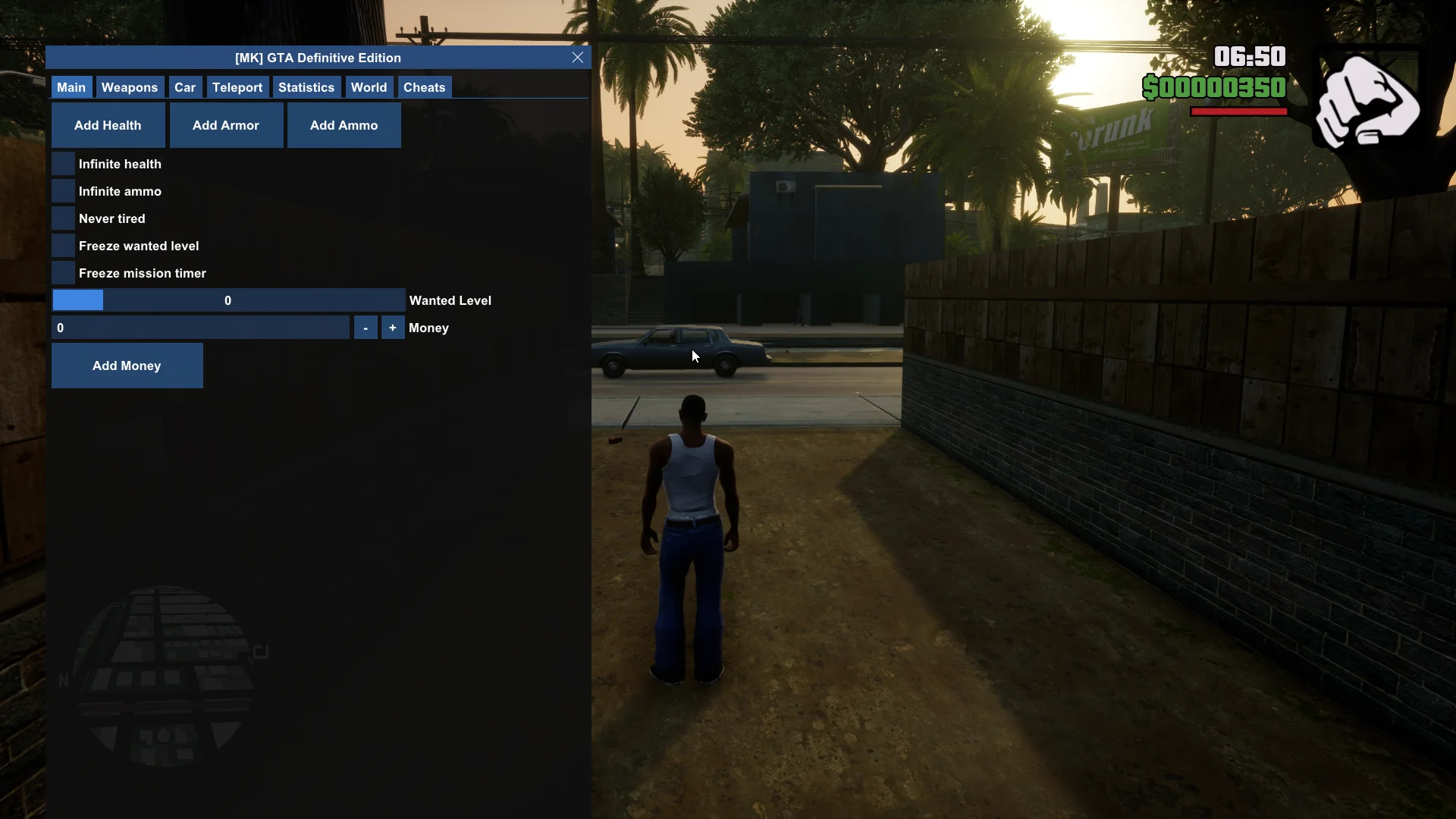Enable Freeze wanted level
The width and height of the screenshot is (1456, 819).
(64, 246)
